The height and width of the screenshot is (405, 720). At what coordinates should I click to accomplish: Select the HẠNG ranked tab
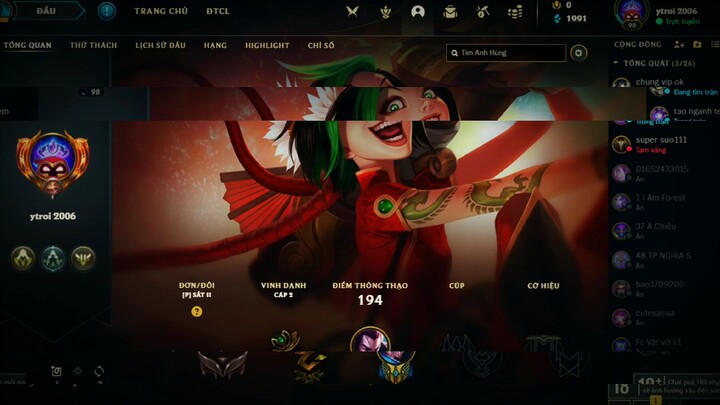215,46
